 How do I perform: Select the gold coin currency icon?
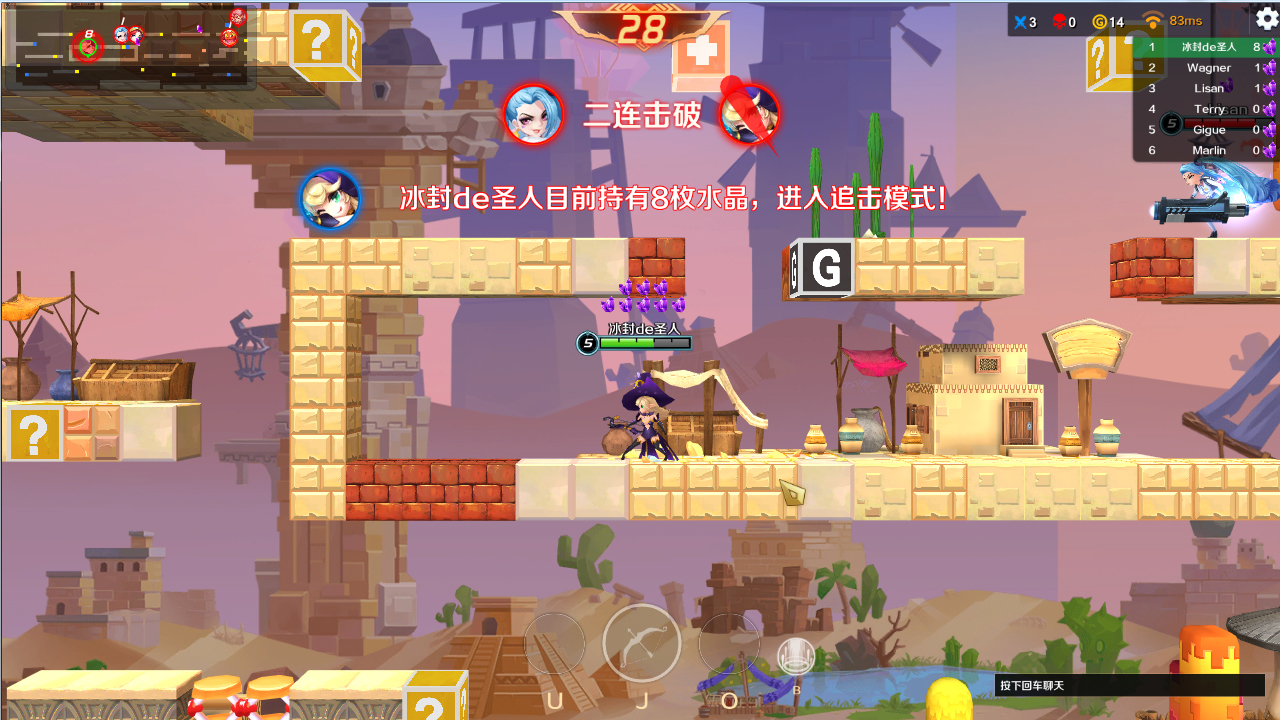click(1100, 21)
